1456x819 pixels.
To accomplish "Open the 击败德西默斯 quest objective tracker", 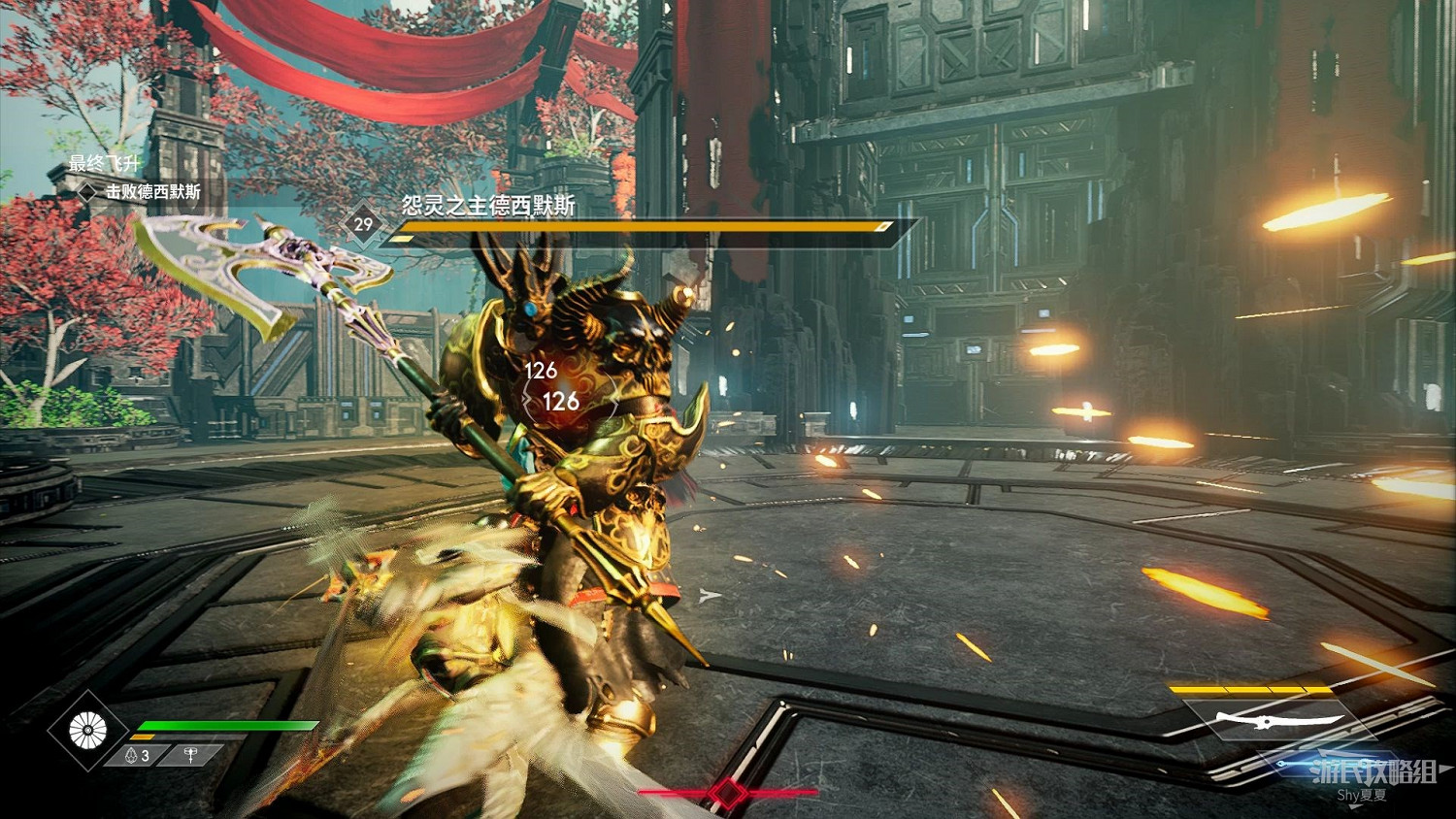I will [152, 192].
